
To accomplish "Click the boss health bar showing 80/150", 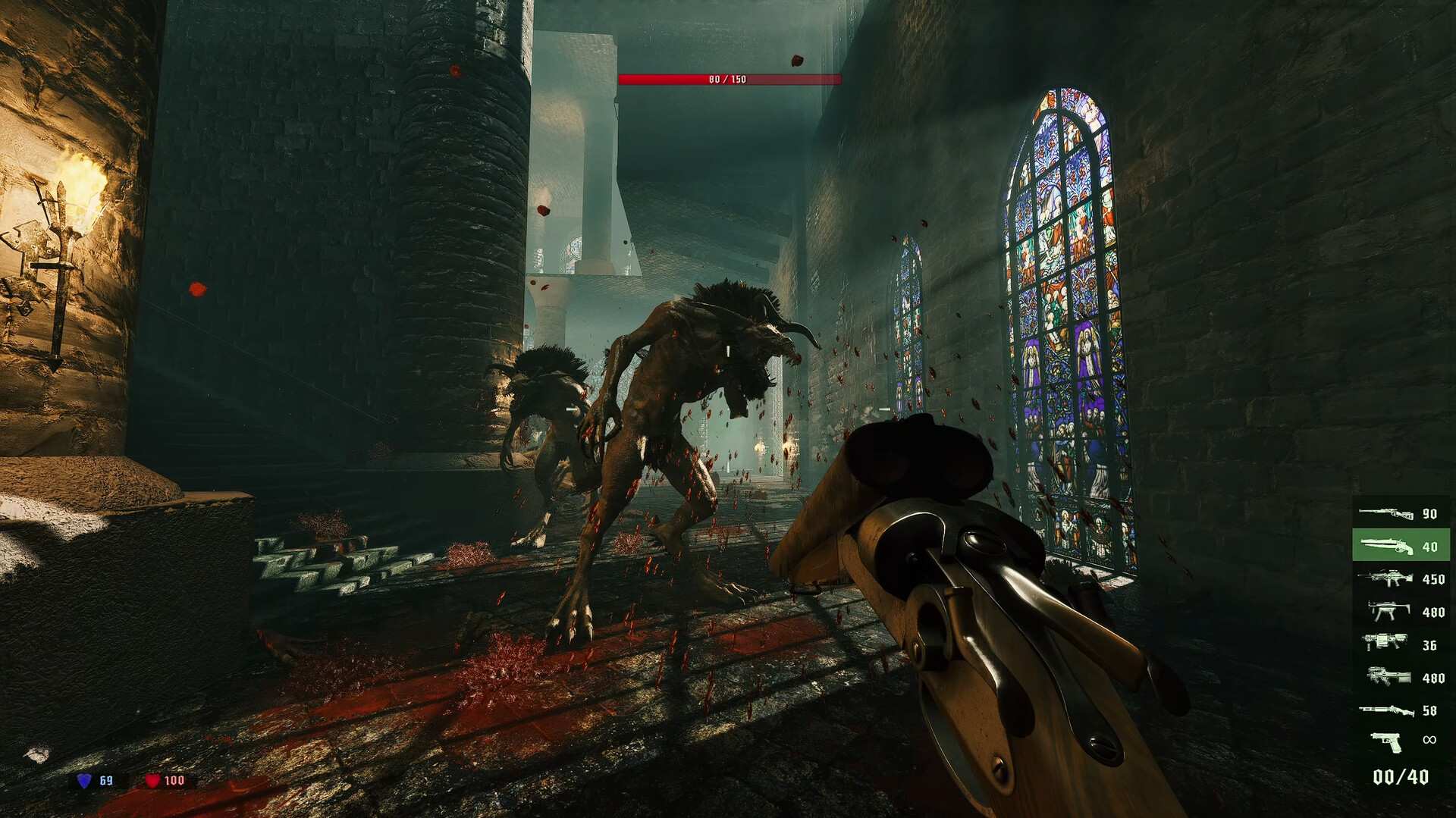I will [x=730, y=77].
